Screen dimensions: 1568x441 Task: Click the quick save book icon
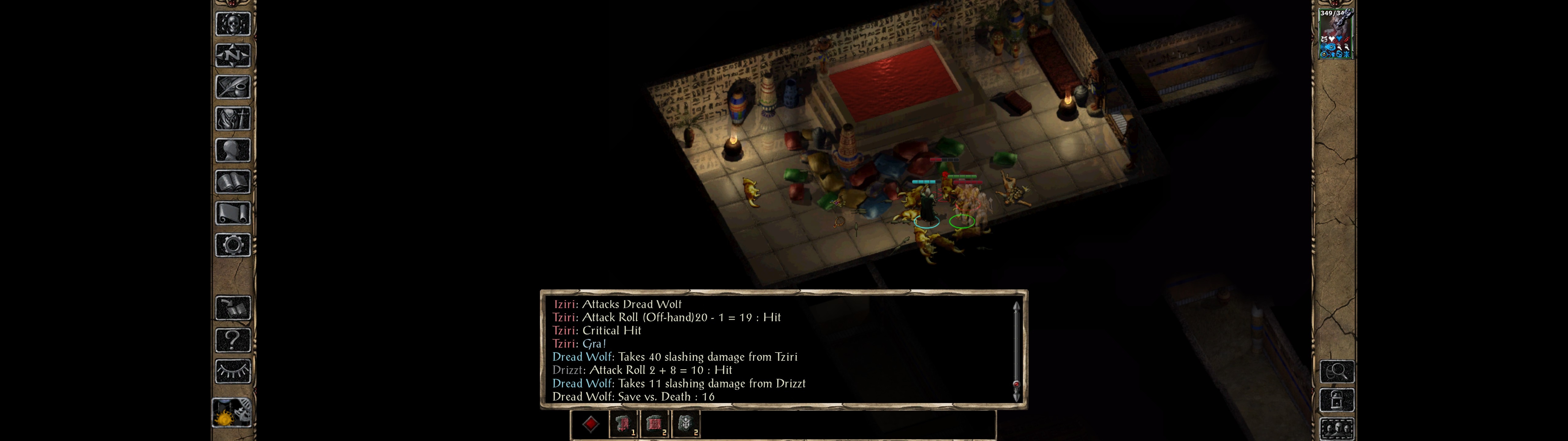point(232,308)
